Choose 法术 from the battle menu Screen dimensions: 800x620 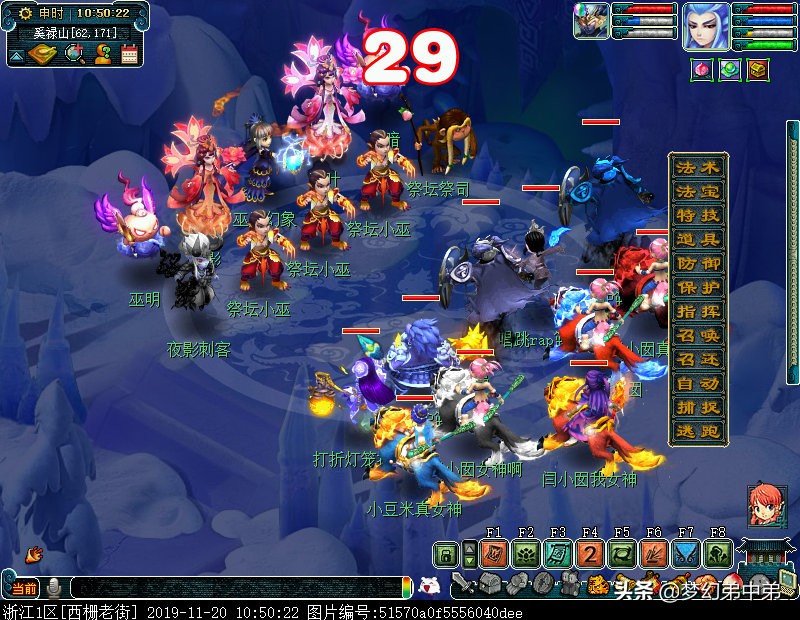[x=697, y=167]
